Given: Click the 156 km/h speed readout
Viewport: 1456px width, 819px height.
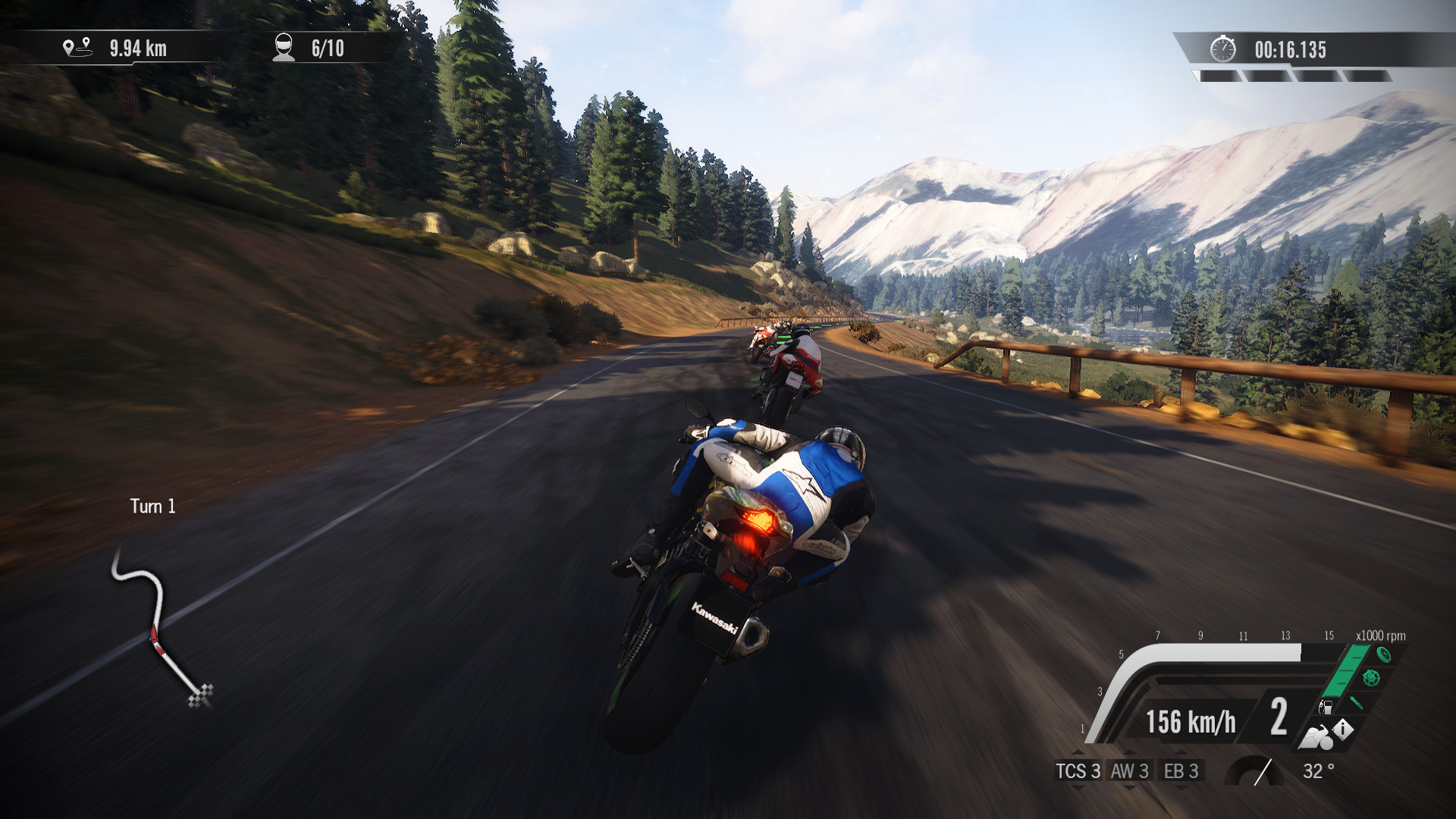Looking at the screenshot, I should pos(1191,720).
